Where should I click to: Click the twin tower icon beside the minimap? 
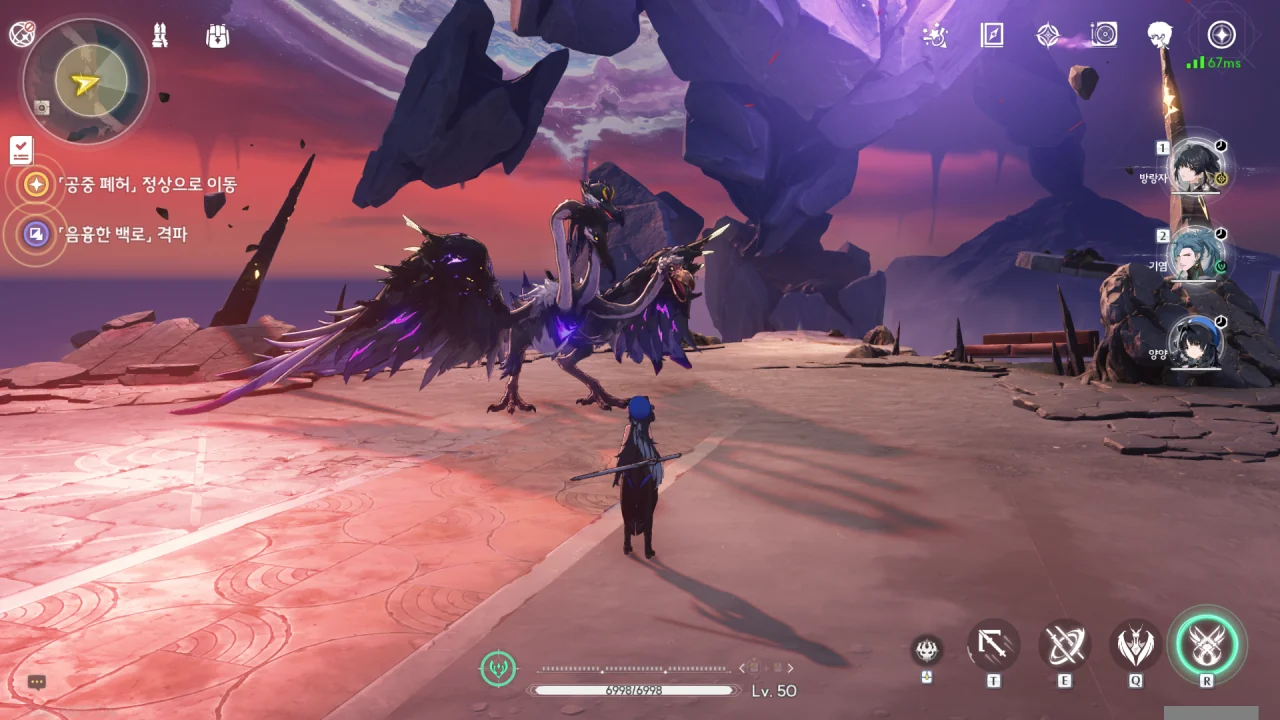[x=160, y=36]
